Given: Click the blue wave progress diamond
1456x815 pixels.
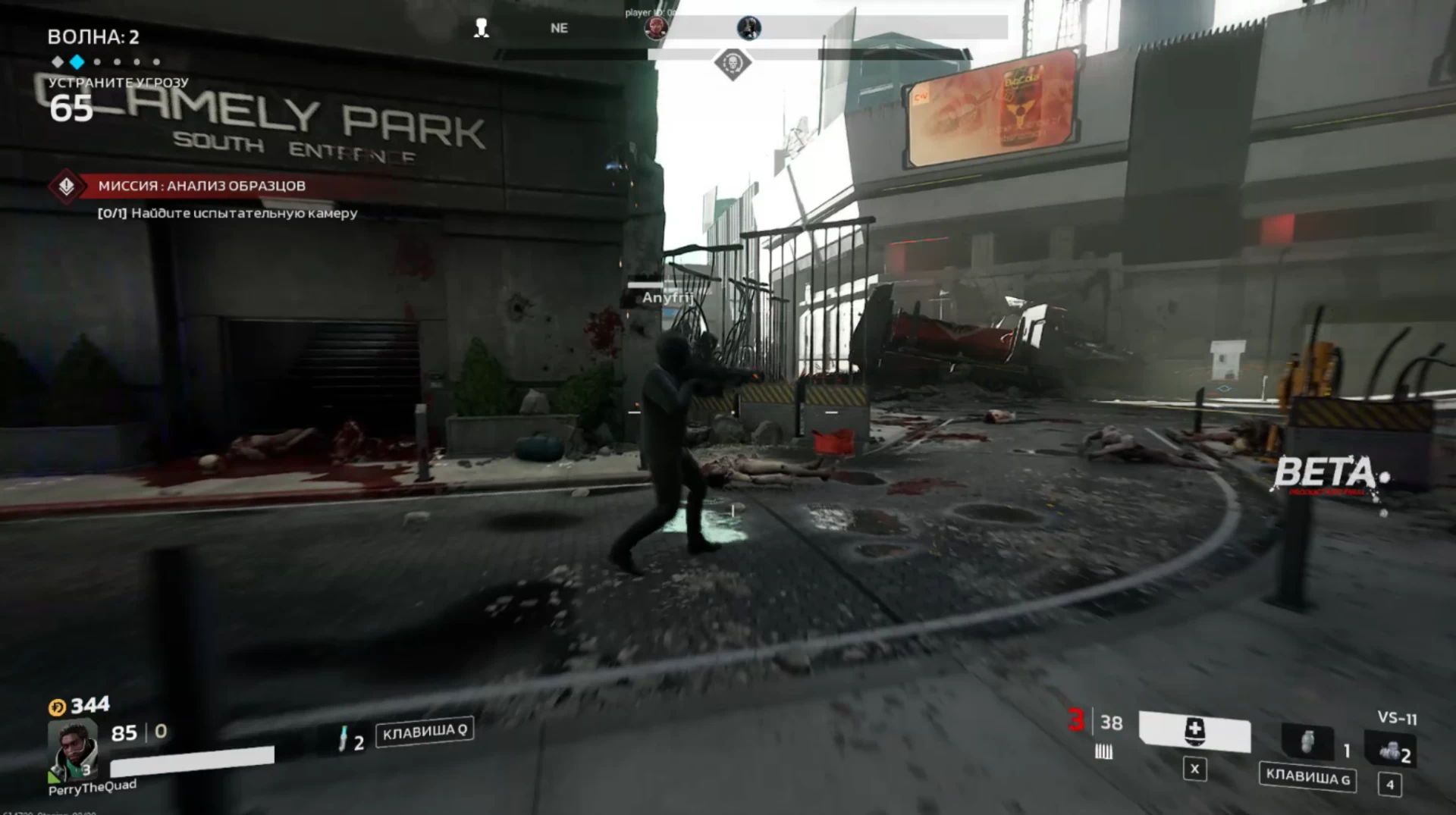Looking at the screenshot, I should [x=77, y=61].
